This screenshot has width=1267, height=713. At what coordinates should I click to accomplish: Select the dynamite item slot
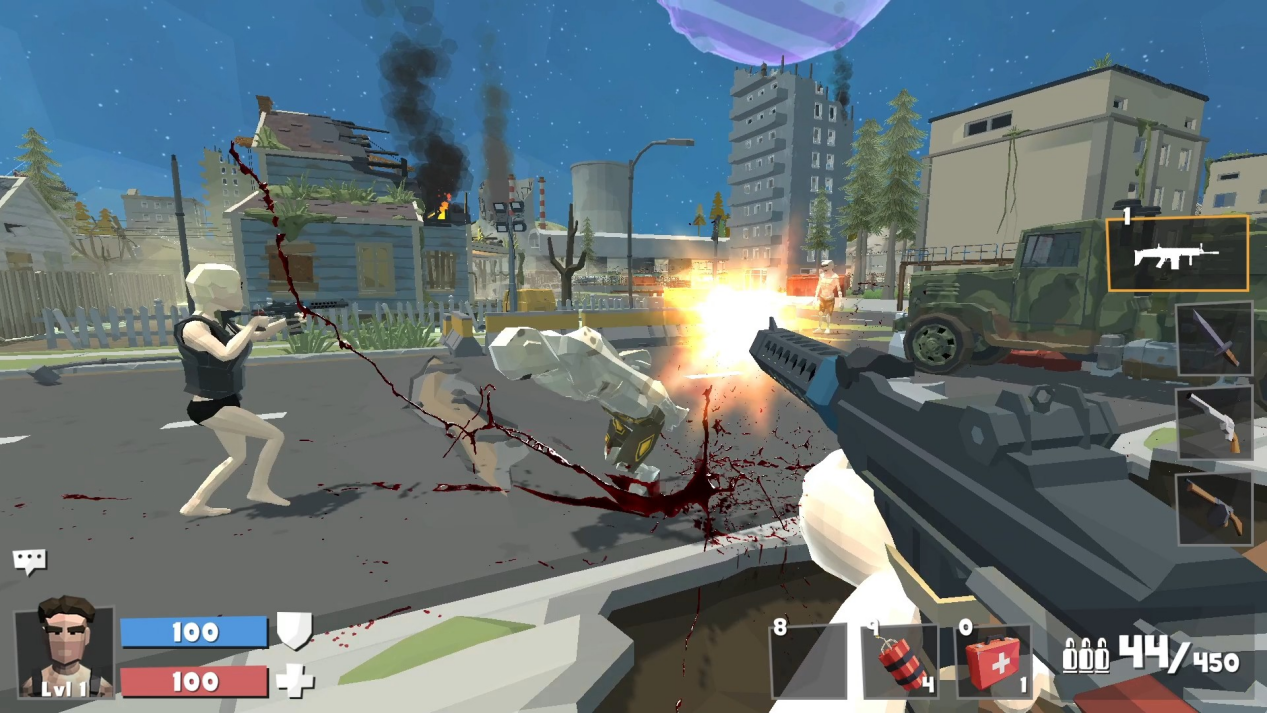point(900,660)
